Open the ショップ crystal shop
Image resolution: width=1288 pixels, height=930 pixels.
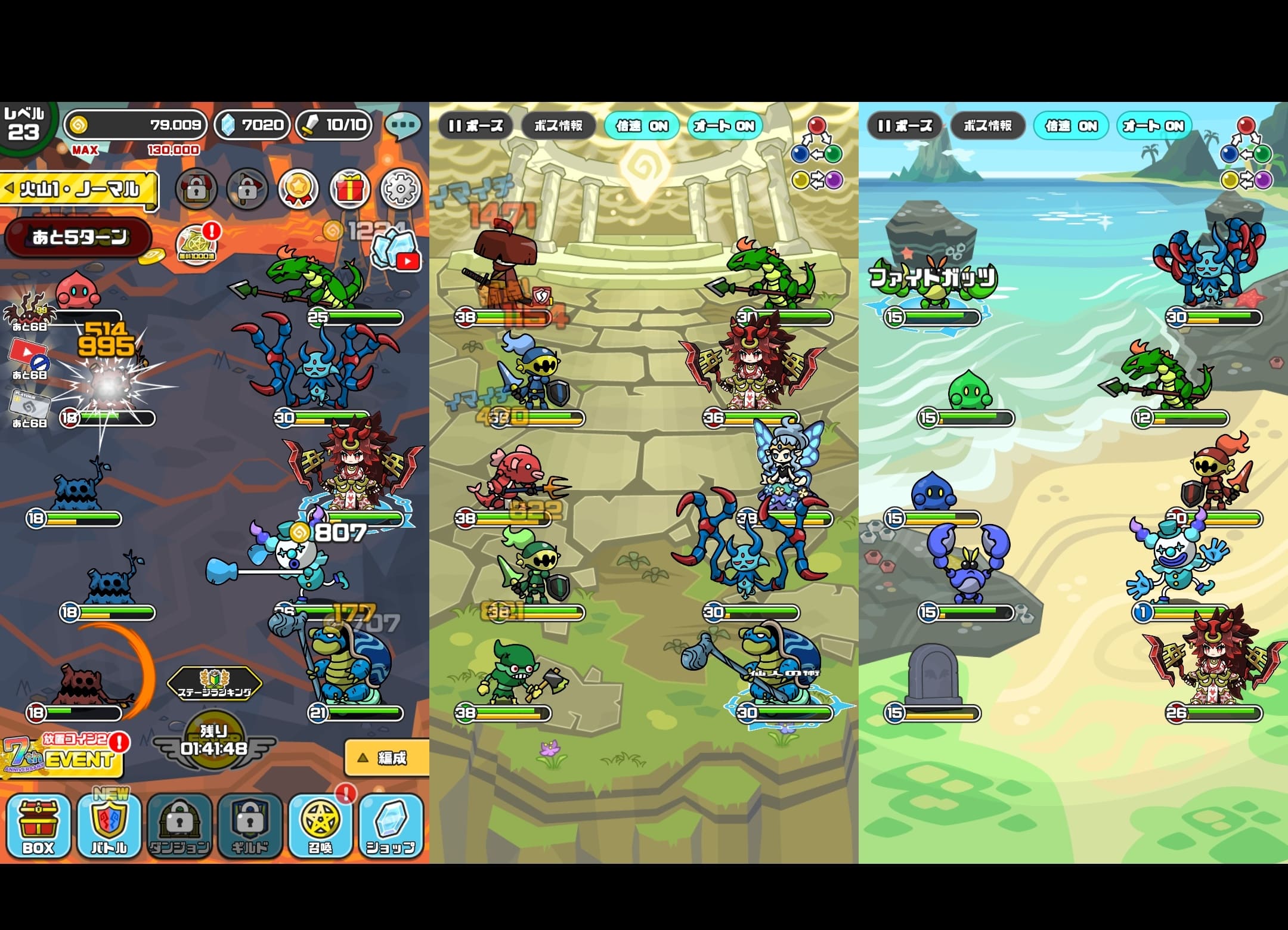click(391, 826)
